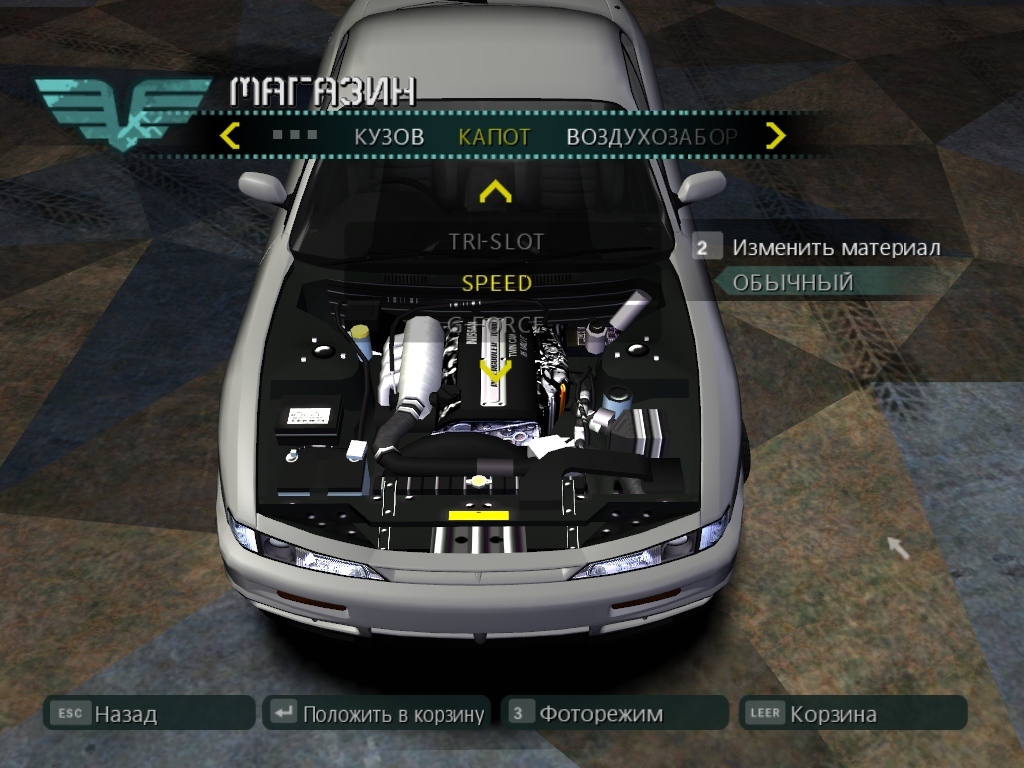Pick the G-FORCE hood option
This screenshot has height=768, width=1024.
(496, 324)
